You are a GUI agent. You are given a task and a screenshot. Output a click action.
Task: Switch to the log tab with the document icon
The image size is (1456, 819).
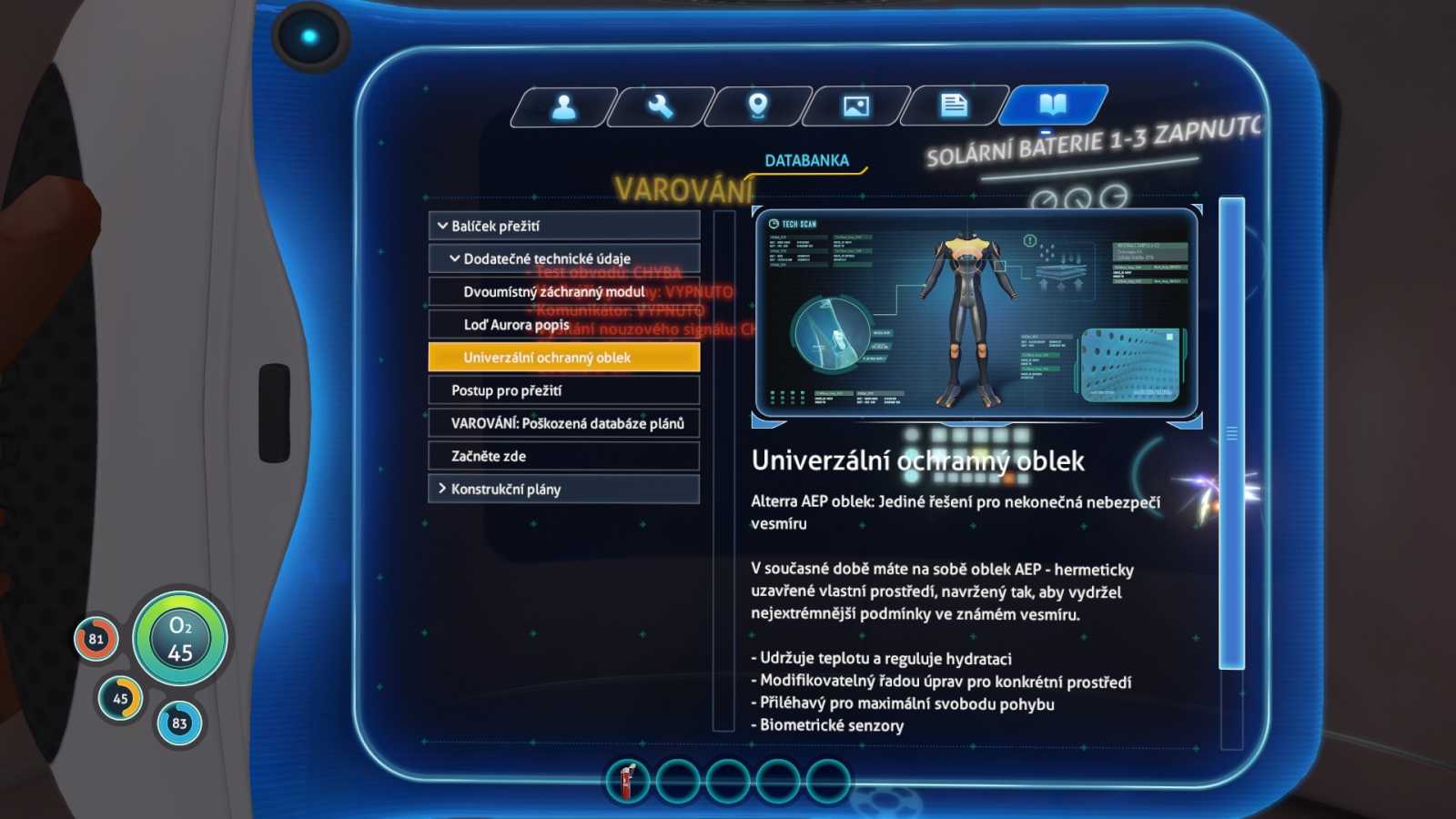tap(954, 106)
